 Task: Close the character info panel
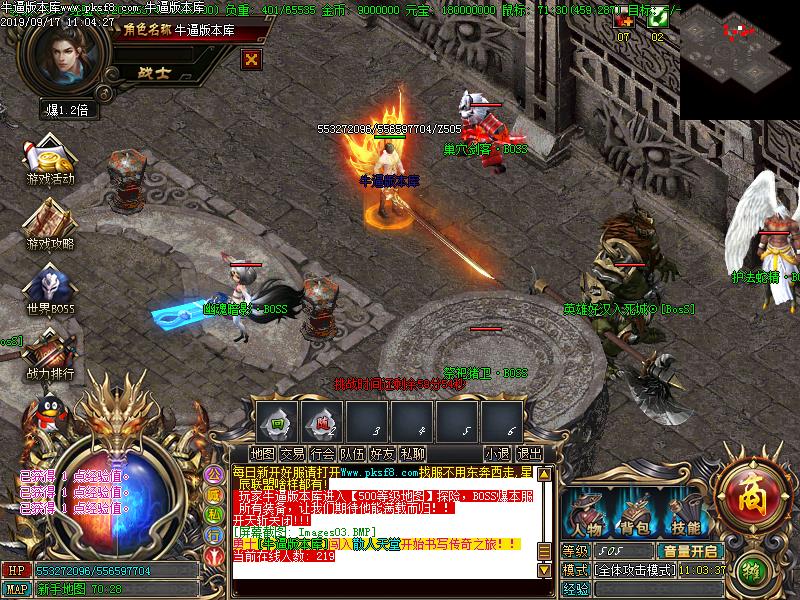pos(252,59)
